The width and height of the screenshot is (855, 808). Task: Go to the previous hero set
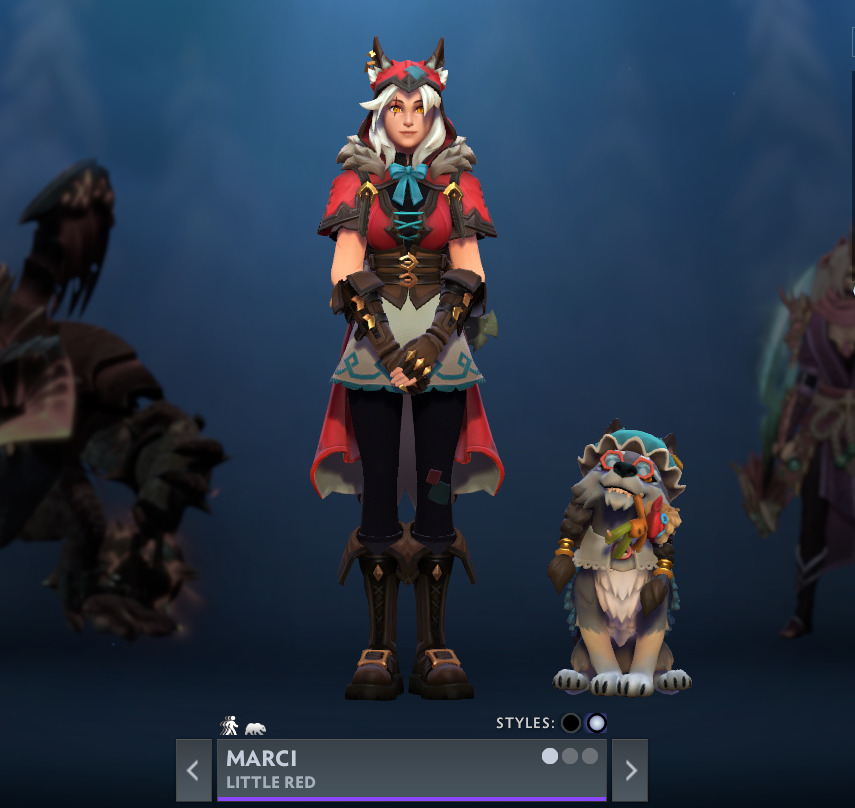pyautogui.click(x=193, y=770)
